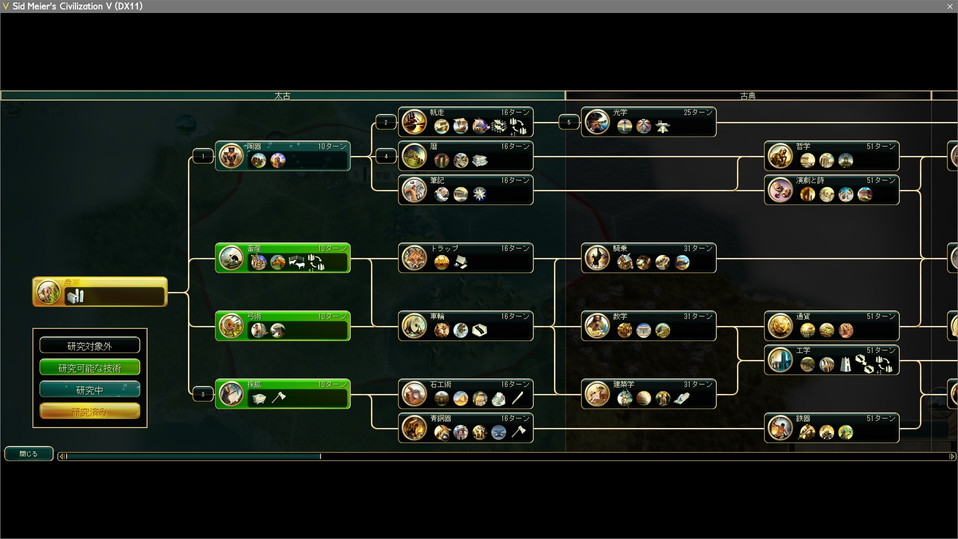Choose the 騎乗 (Horseback Riding) tech
This screenshot has height=539, width=958.
649,258
